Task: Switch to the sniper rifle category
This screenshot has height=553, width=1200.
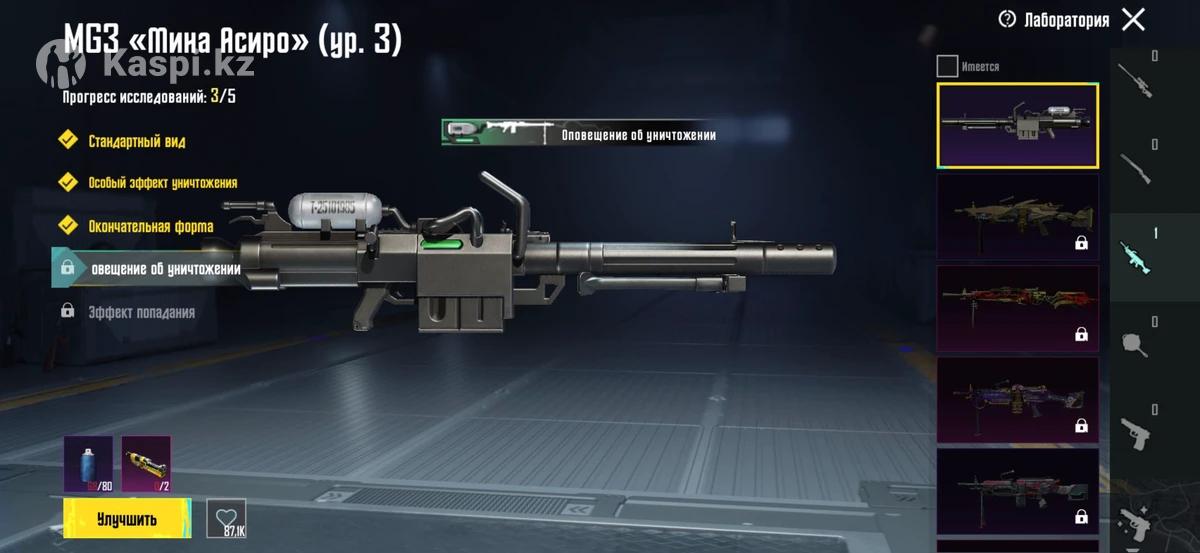Action: click(x=1135, y=78)
